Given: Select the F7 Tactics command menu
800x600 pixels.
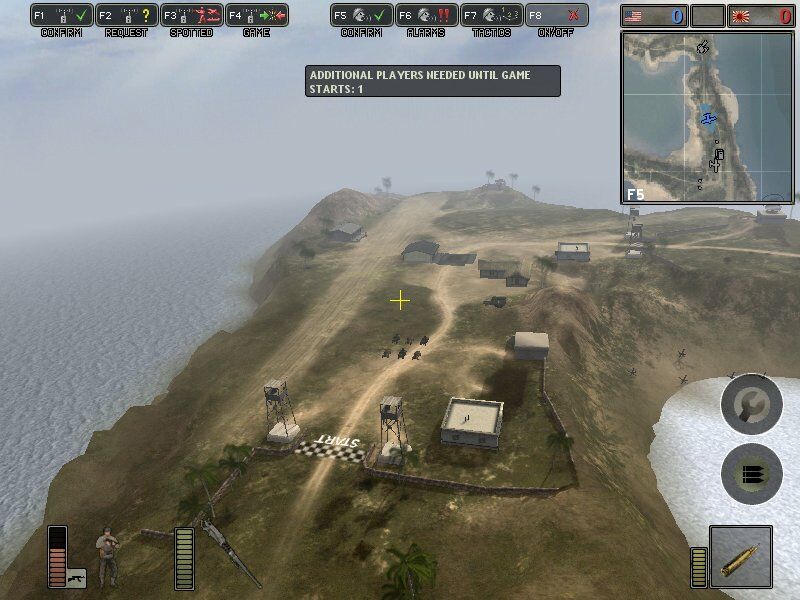Looking at the screenshot, I should (x=490, y=16).
